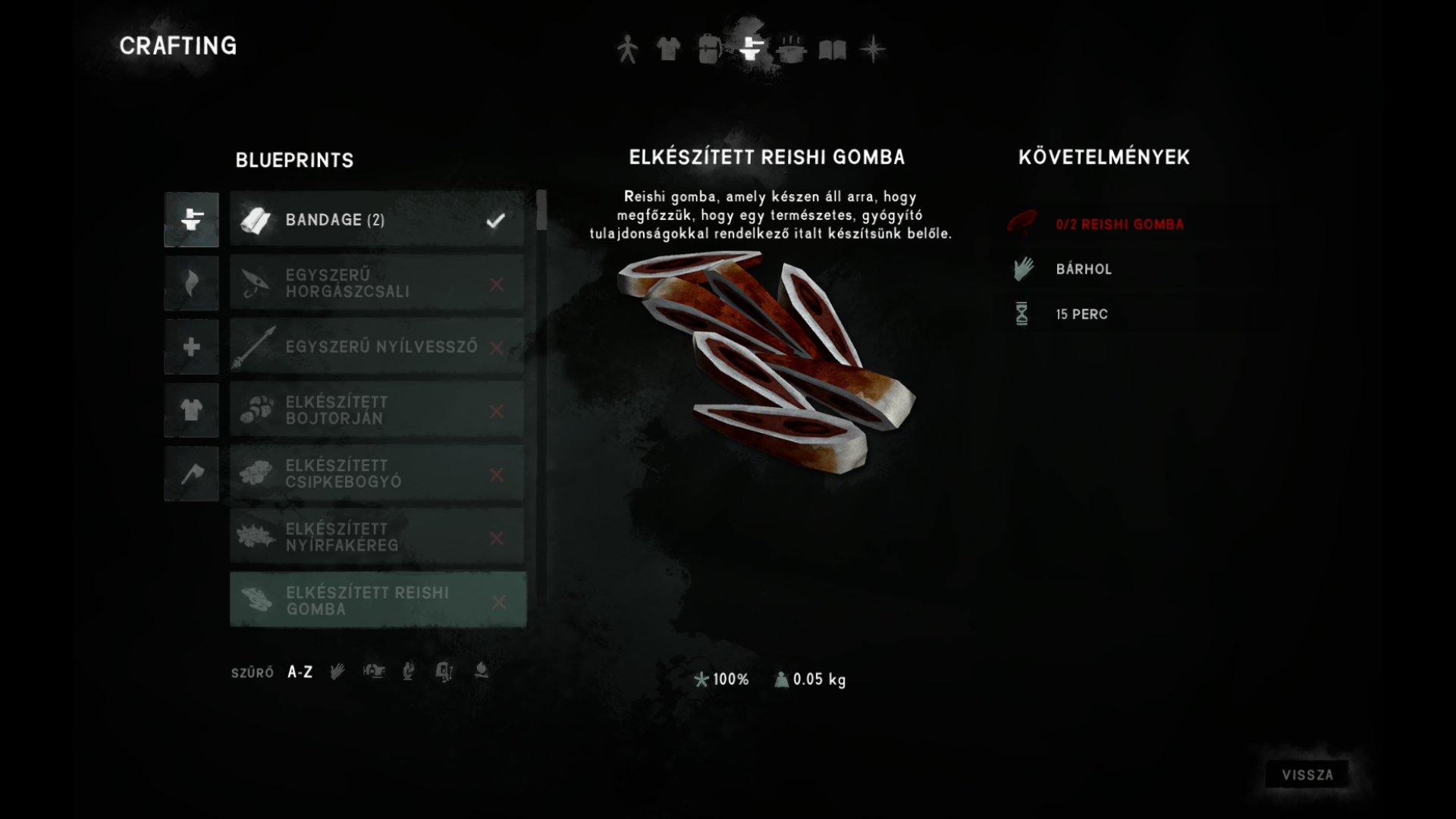Open the compass star map tab
1456x819 pixels.
873,49
